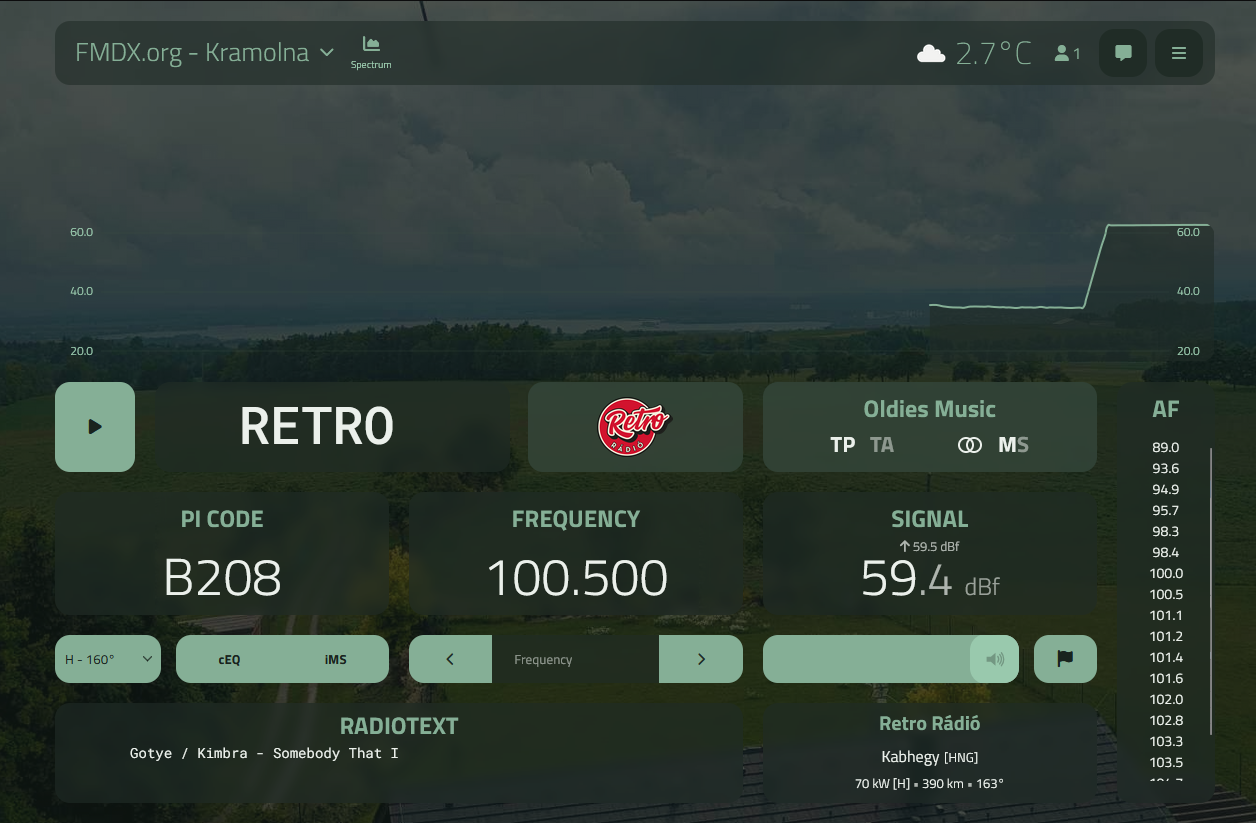Toggle the iMS filter
1256x823 pixels.
(x=336, y=659)
